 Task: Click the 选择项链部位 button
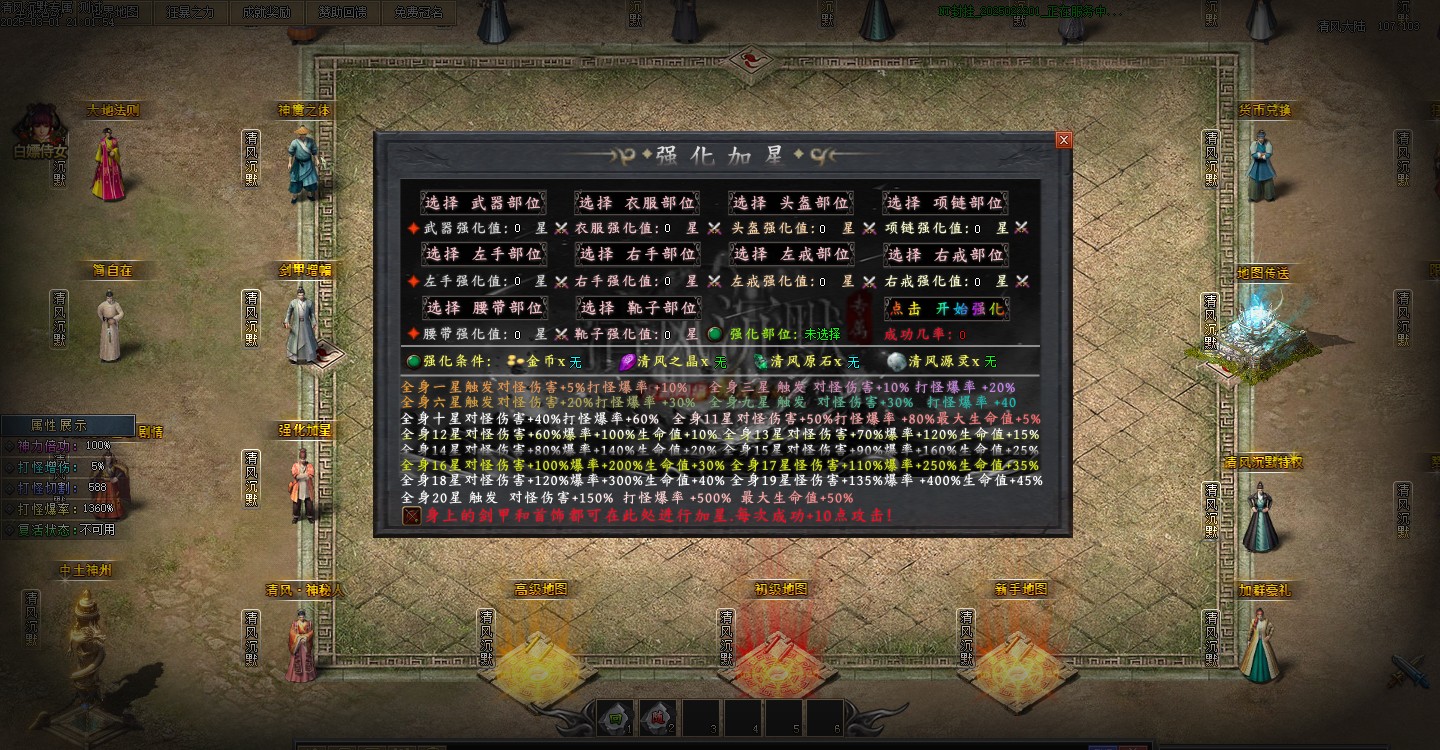coord(944,202)
